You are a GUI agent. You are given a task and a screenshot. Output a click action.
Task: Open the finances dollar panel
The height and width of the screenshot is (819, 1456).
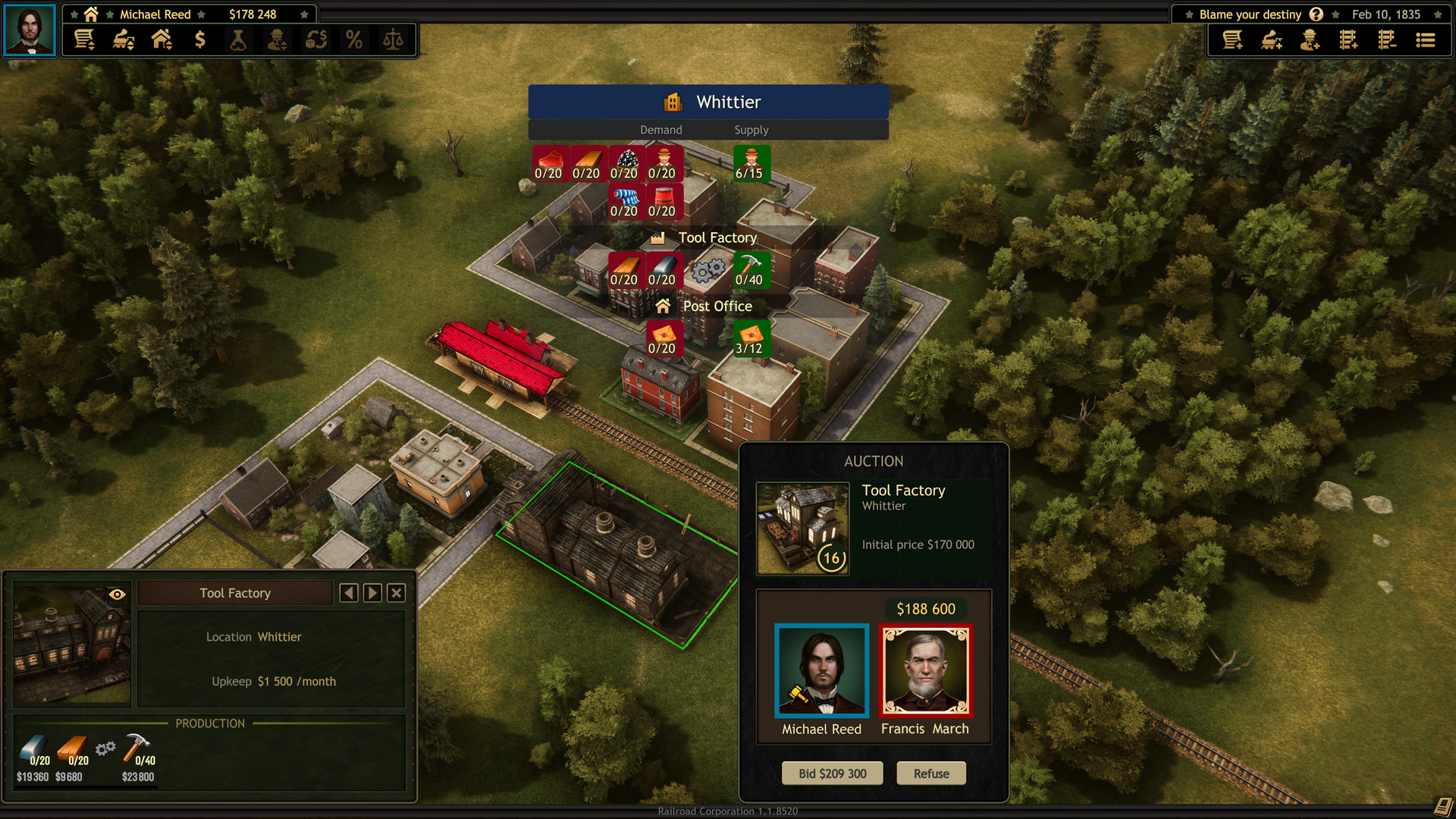[x=200, y=39]
